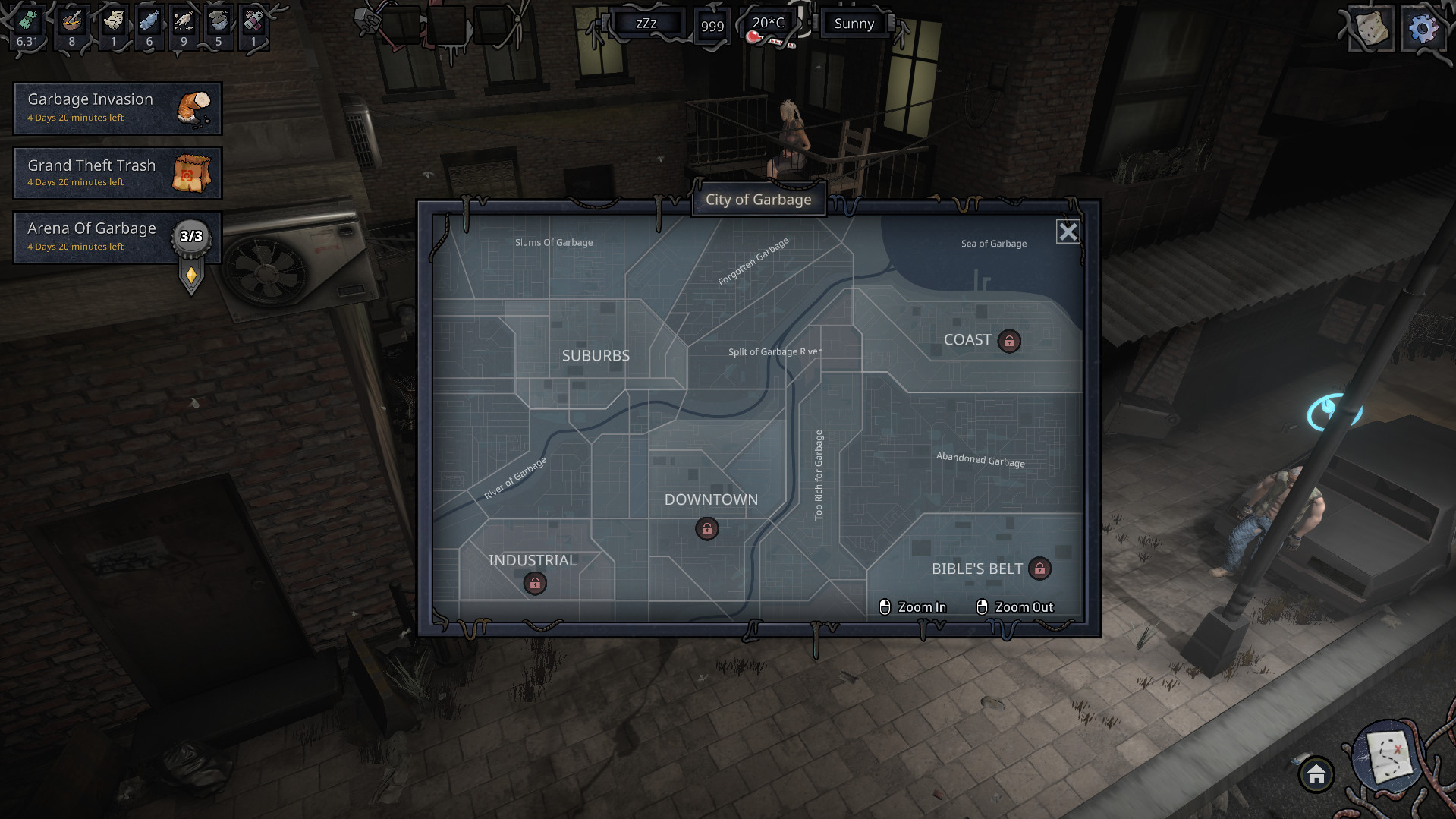Click the Sunny weather indicator

click(853, 24)
